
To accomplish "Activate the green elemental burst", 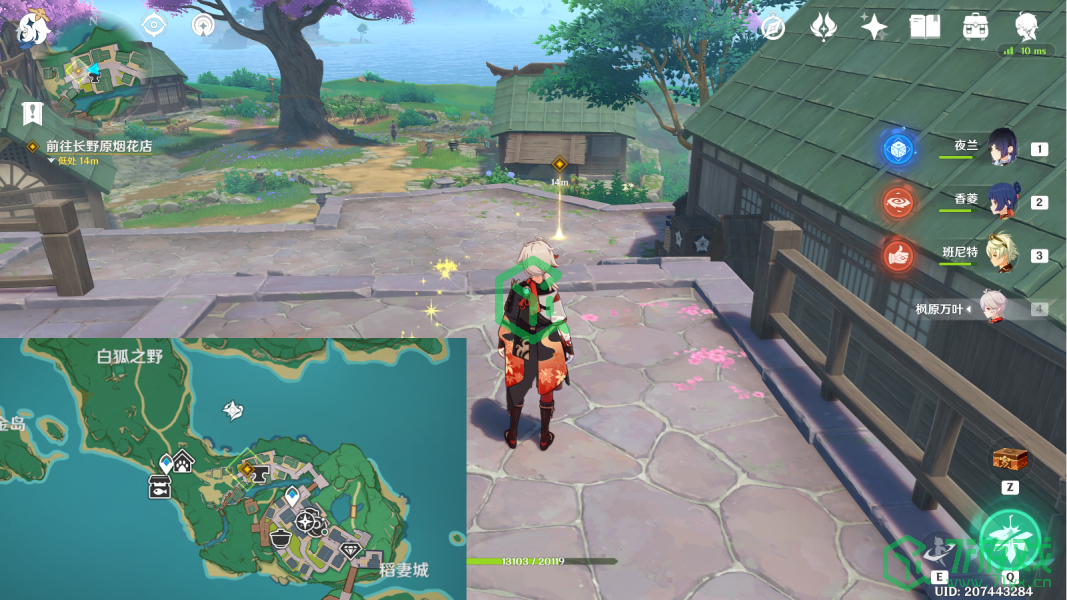I will 1012,544.
